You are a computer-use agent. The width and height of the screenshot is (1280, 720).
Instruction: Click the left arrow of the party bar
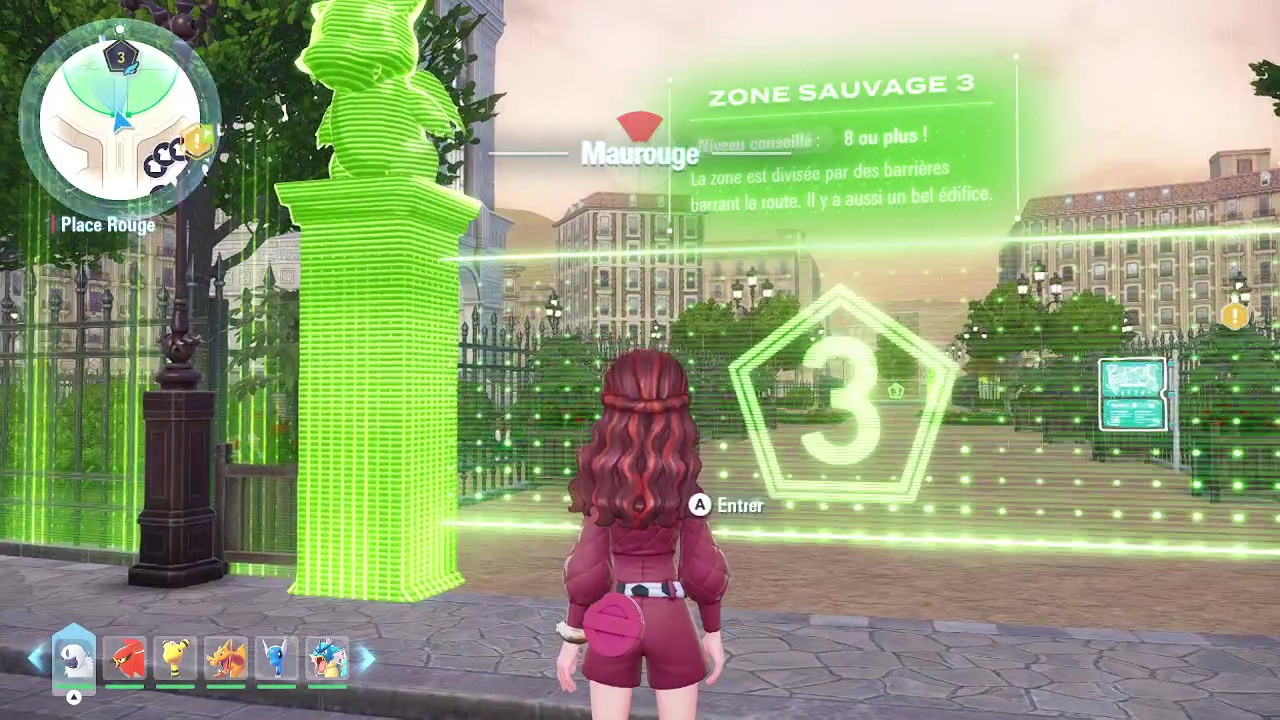(36, 657)
